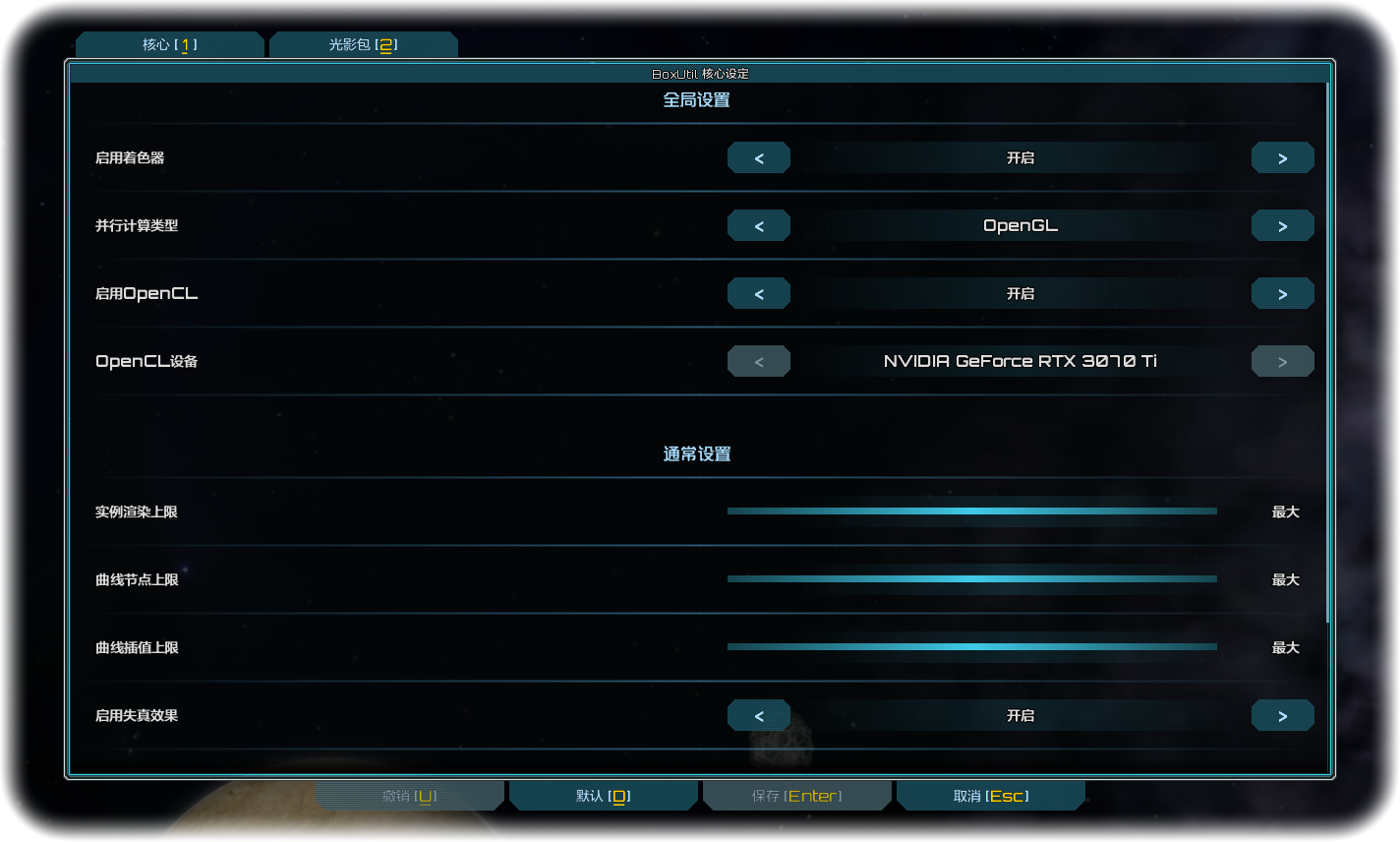
Task: Click the 曲线节点上限 slider track
Action: tap(971, 578)
